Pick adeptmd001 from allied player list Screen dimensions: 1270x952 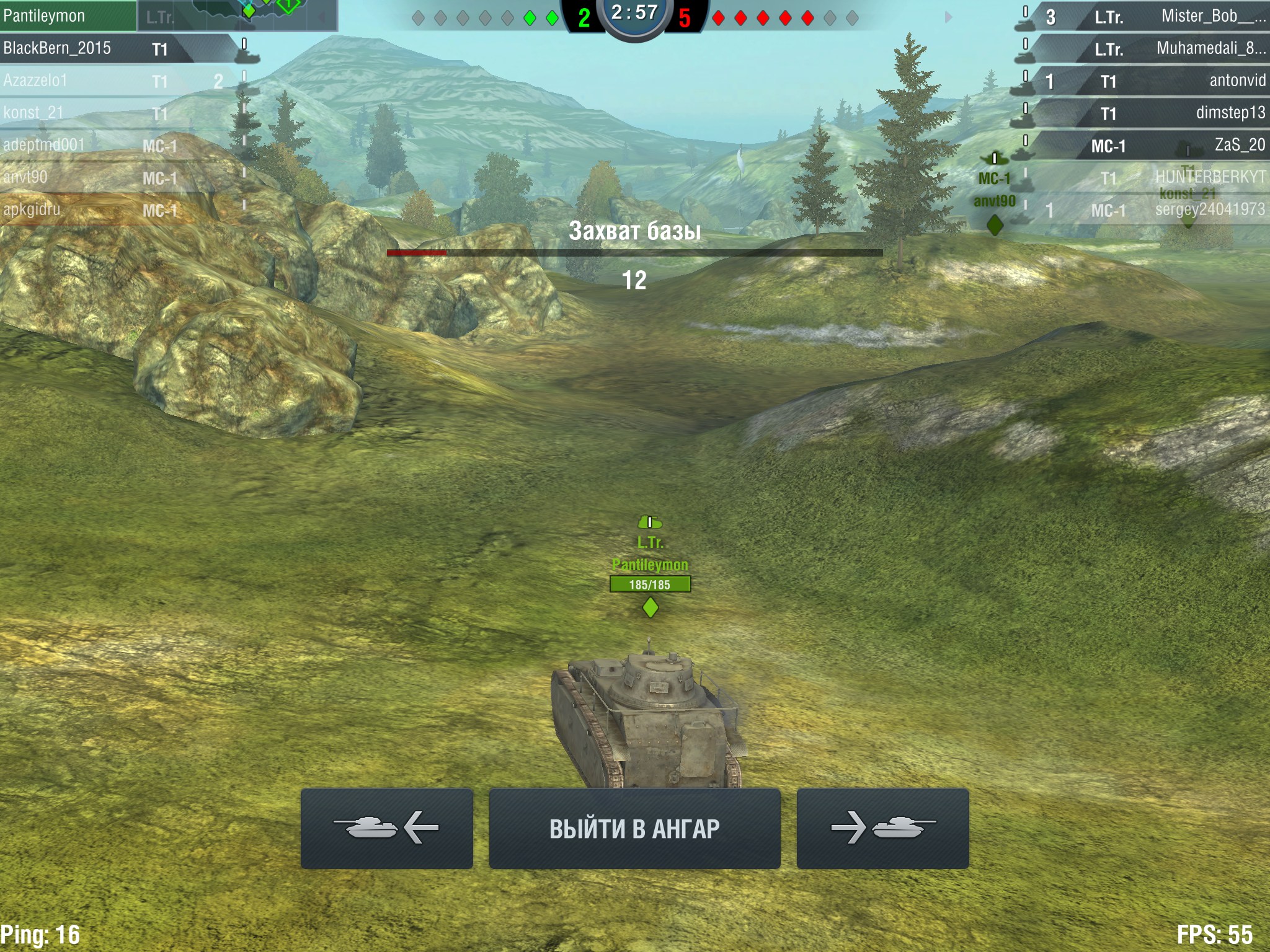(93, 145)
